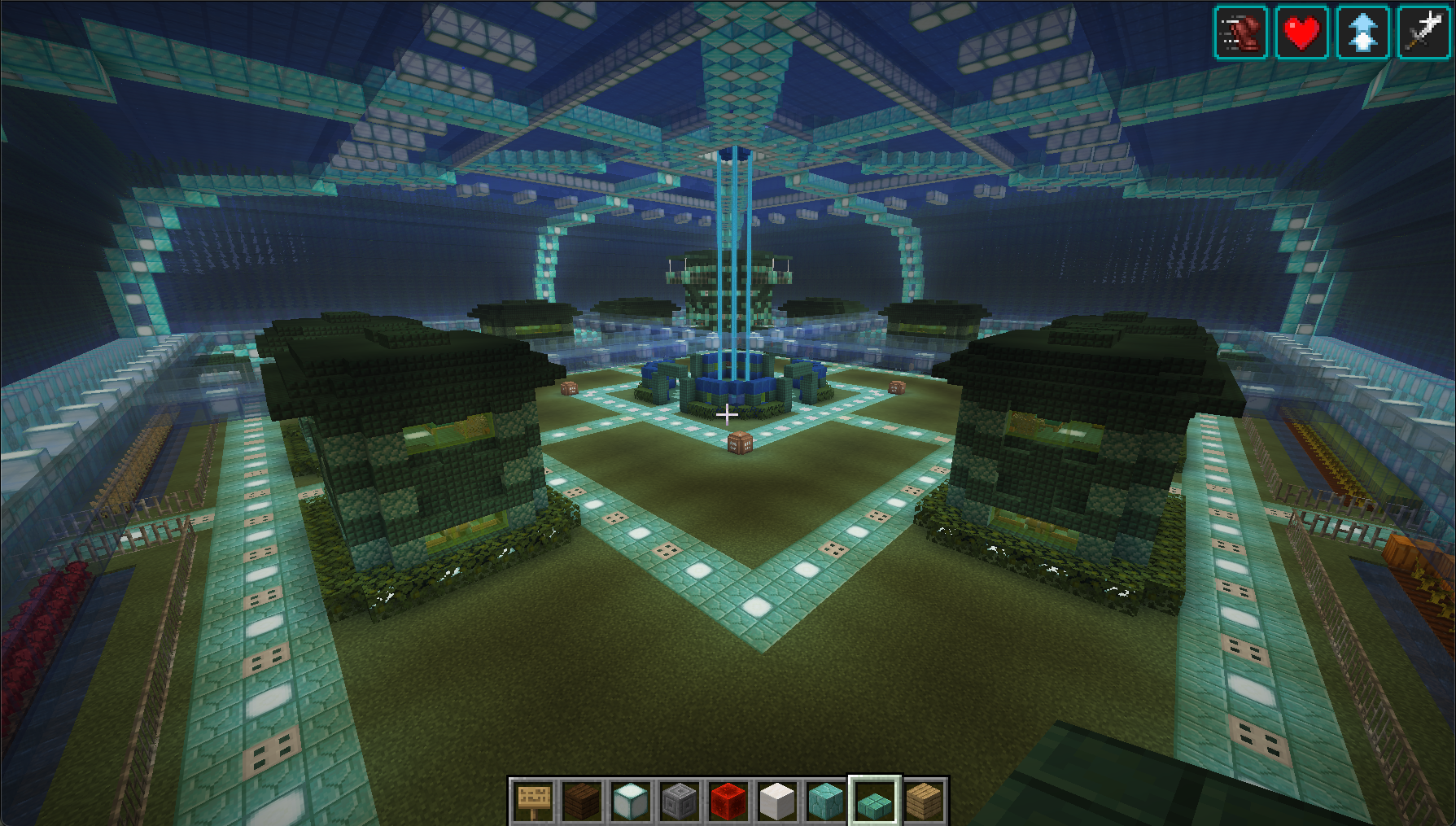Click the blue up-arrow effect icon
1456x826 pixels.
[1363, 33]
